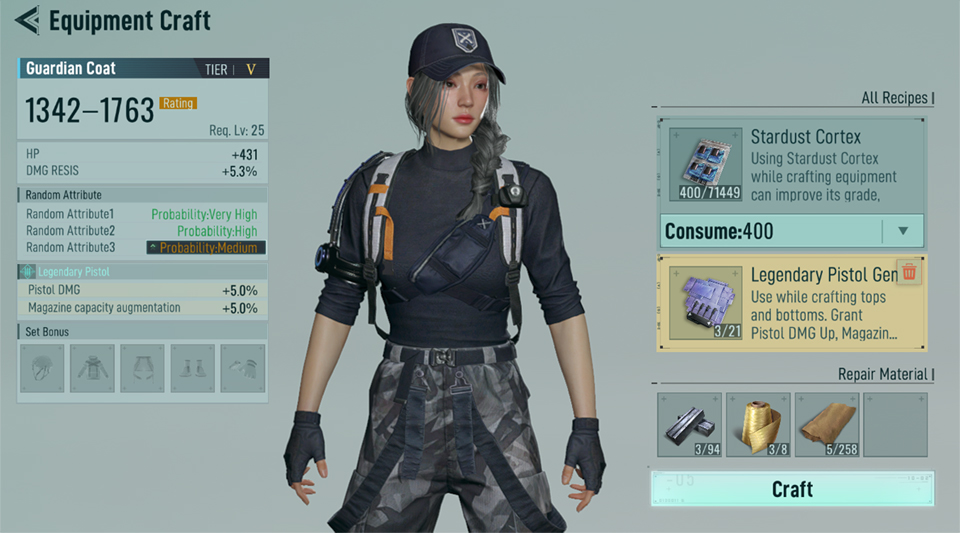
Task: Select the gloves set bonus slot
Action: coord(242,368)
